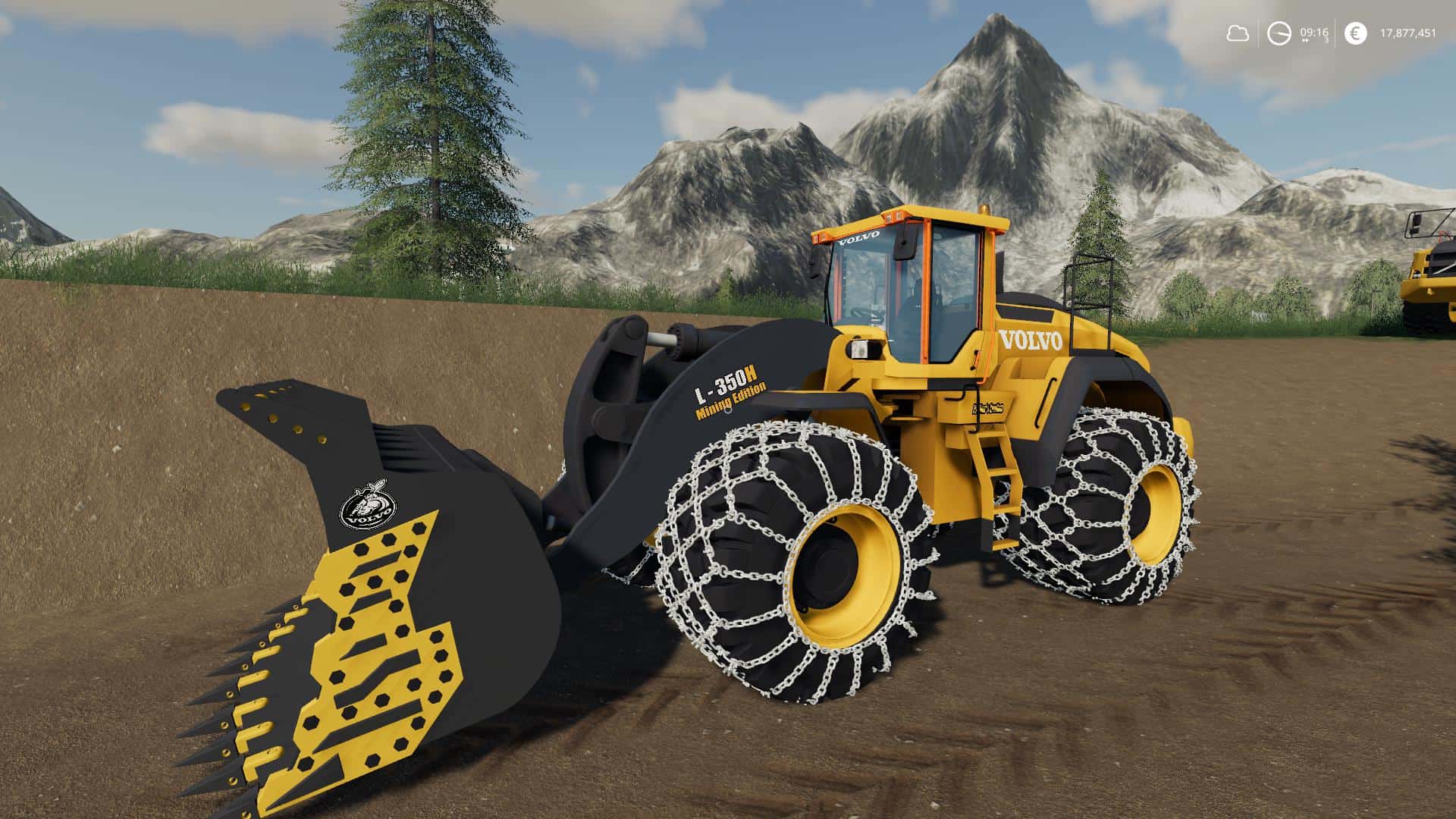Click the cloud weather icon
The height and width of the screenshot is (819, 1456).
1238,33
